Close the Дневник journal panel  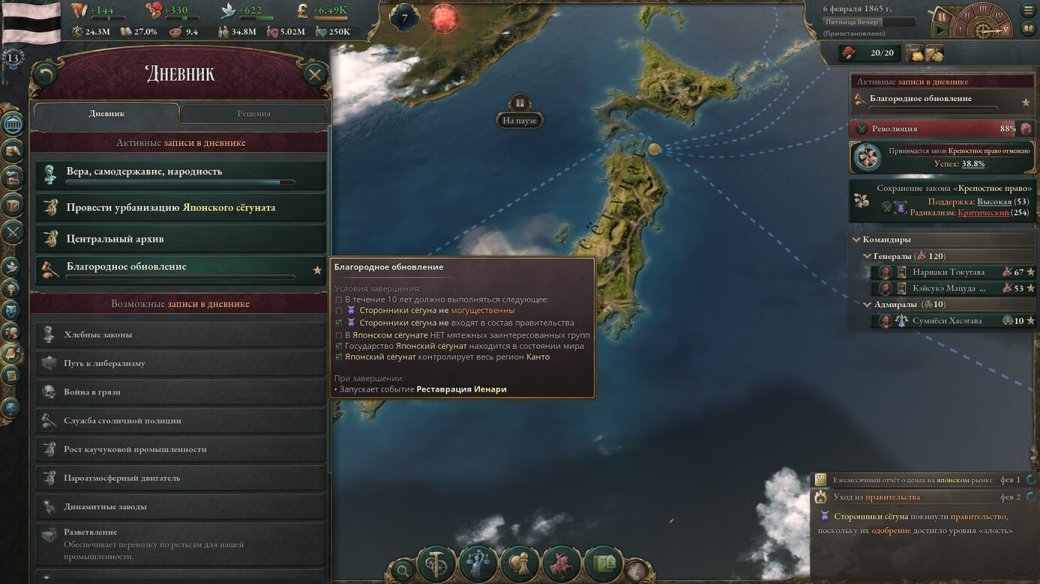pyautogui.click(x=315, y=74)
